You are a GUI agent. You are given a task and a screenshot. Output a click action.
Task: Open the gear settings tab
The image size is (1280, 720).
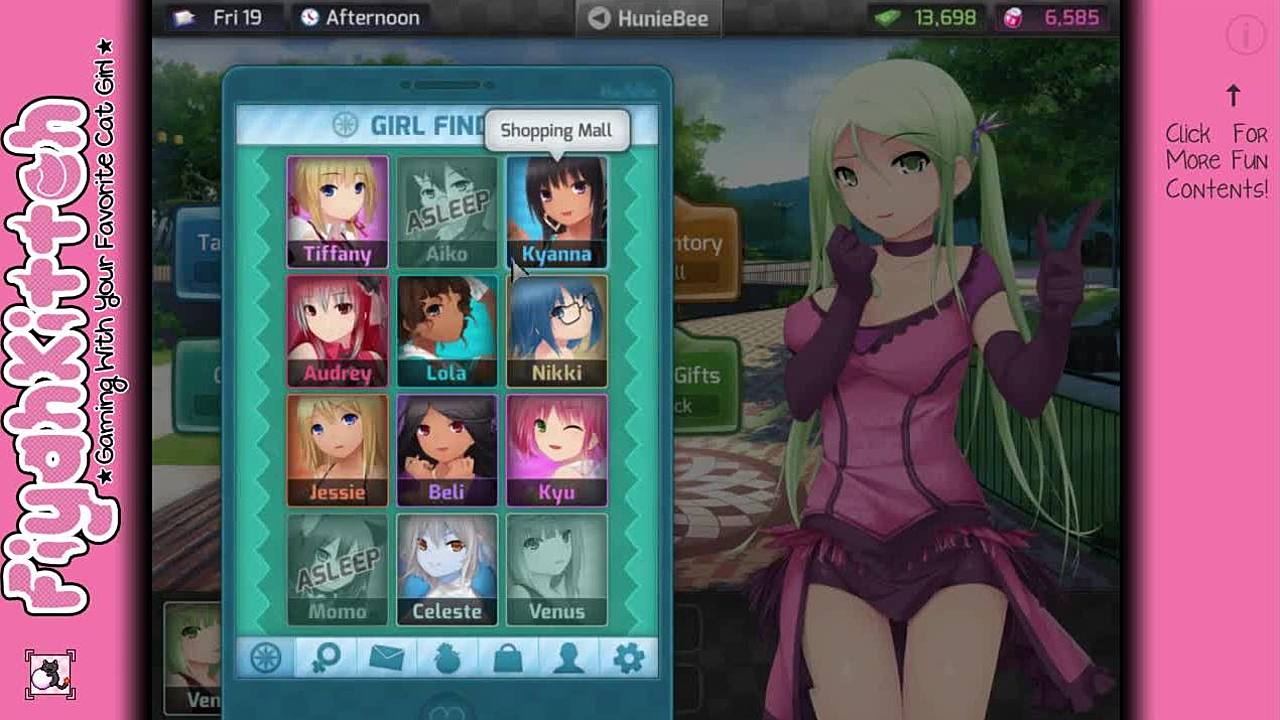pyautogui.click(x=628, y=658)
